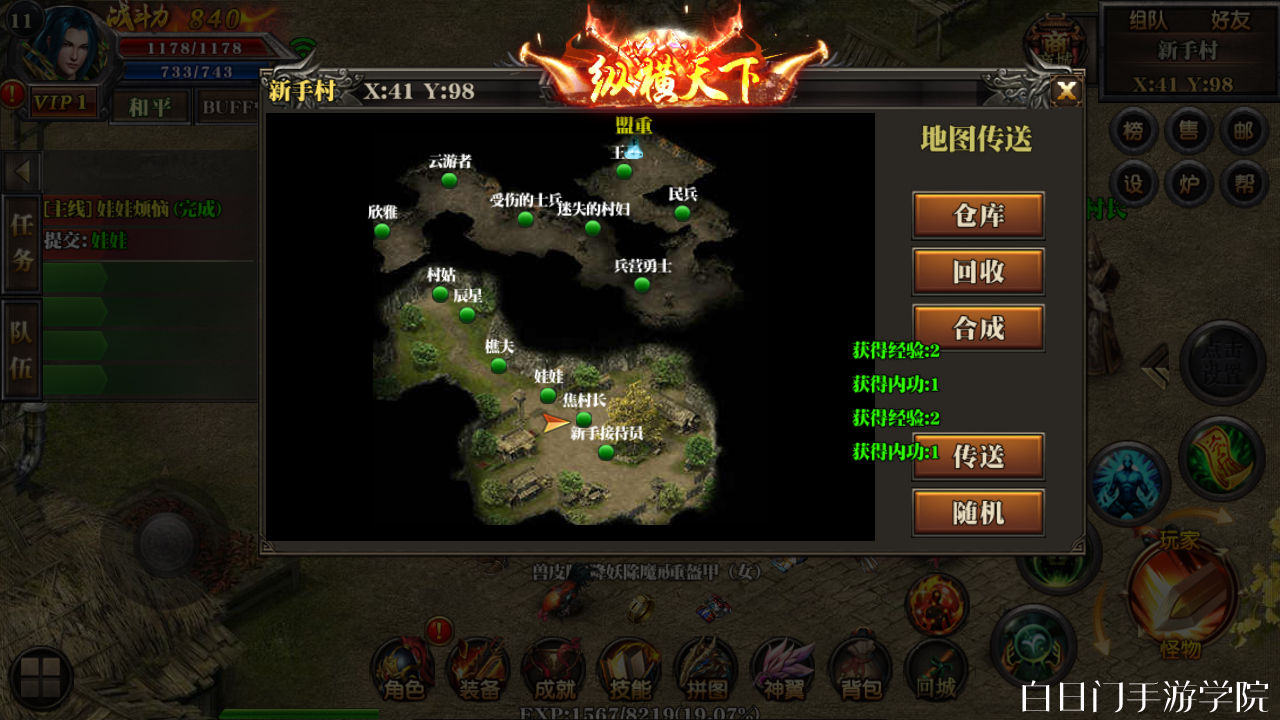The height and width of the screenshot is (720, 1280).
Task: Open the 合成 synthesis button
Action: [978, 327]
